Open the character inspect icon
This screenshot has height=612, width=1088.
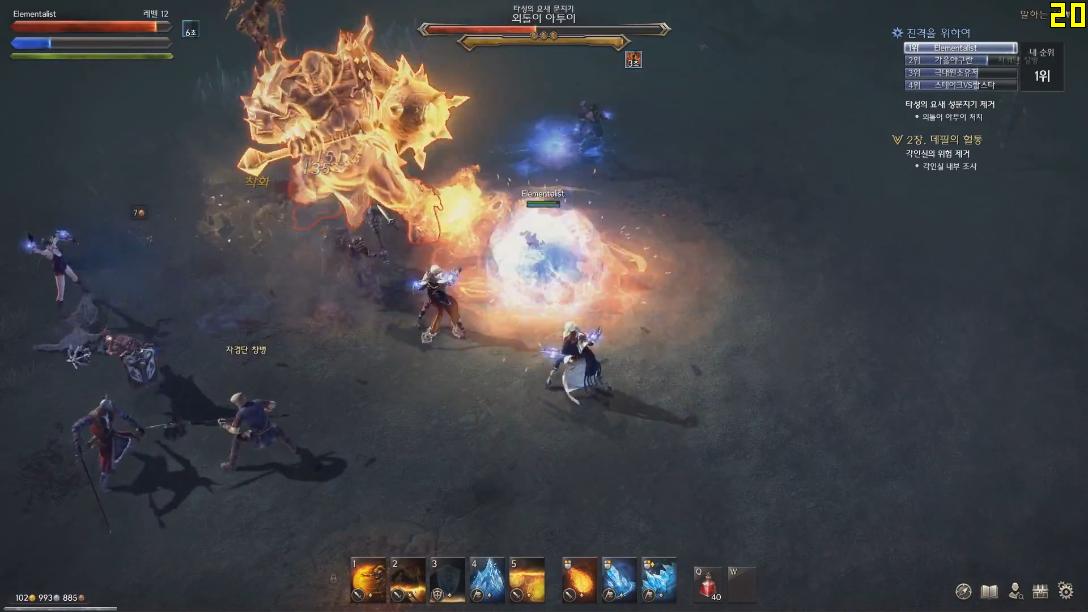(x=1016, y=591)
